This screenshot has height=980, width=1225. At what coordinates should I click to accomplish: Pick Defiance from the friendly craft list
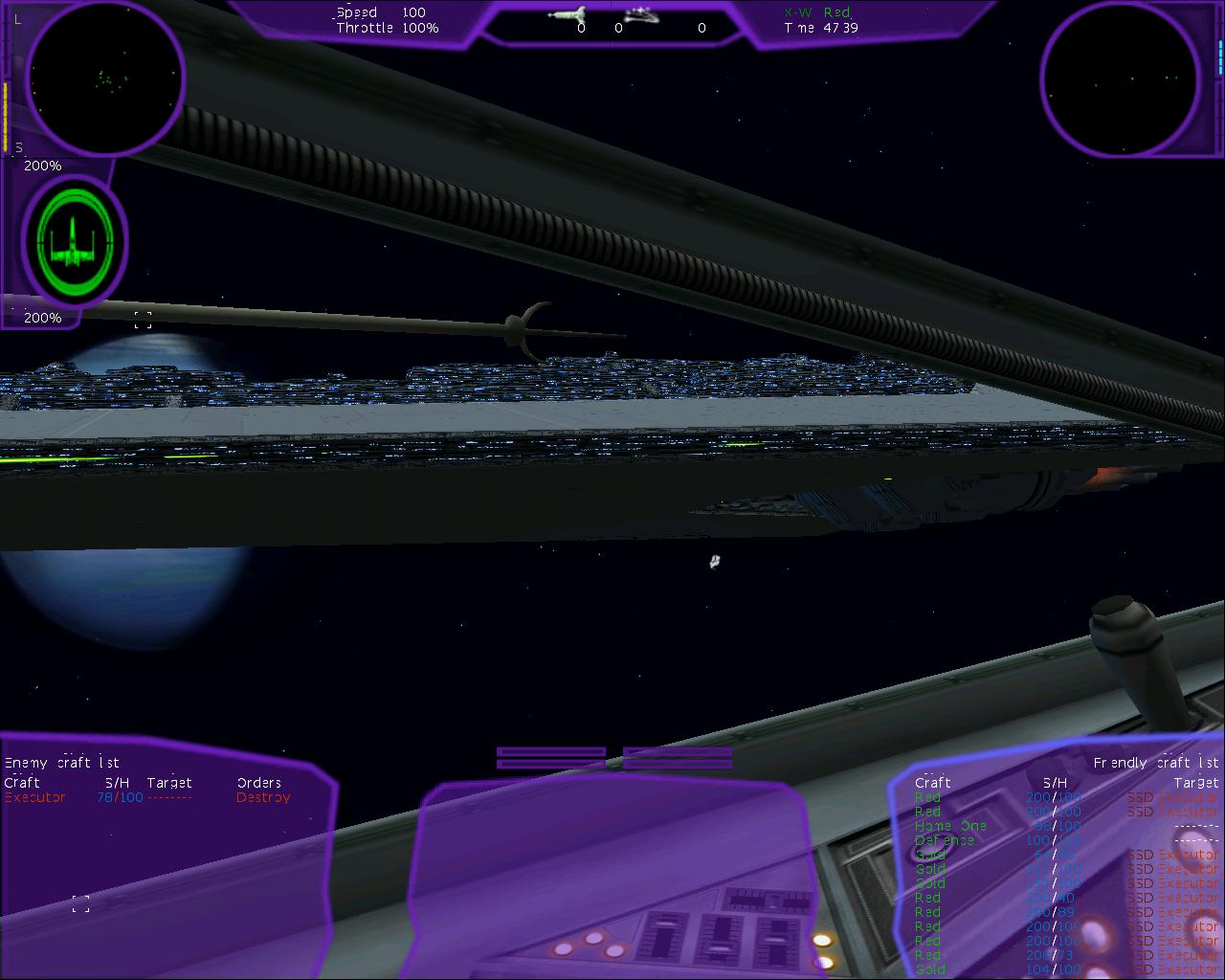(x=945, y=840)
